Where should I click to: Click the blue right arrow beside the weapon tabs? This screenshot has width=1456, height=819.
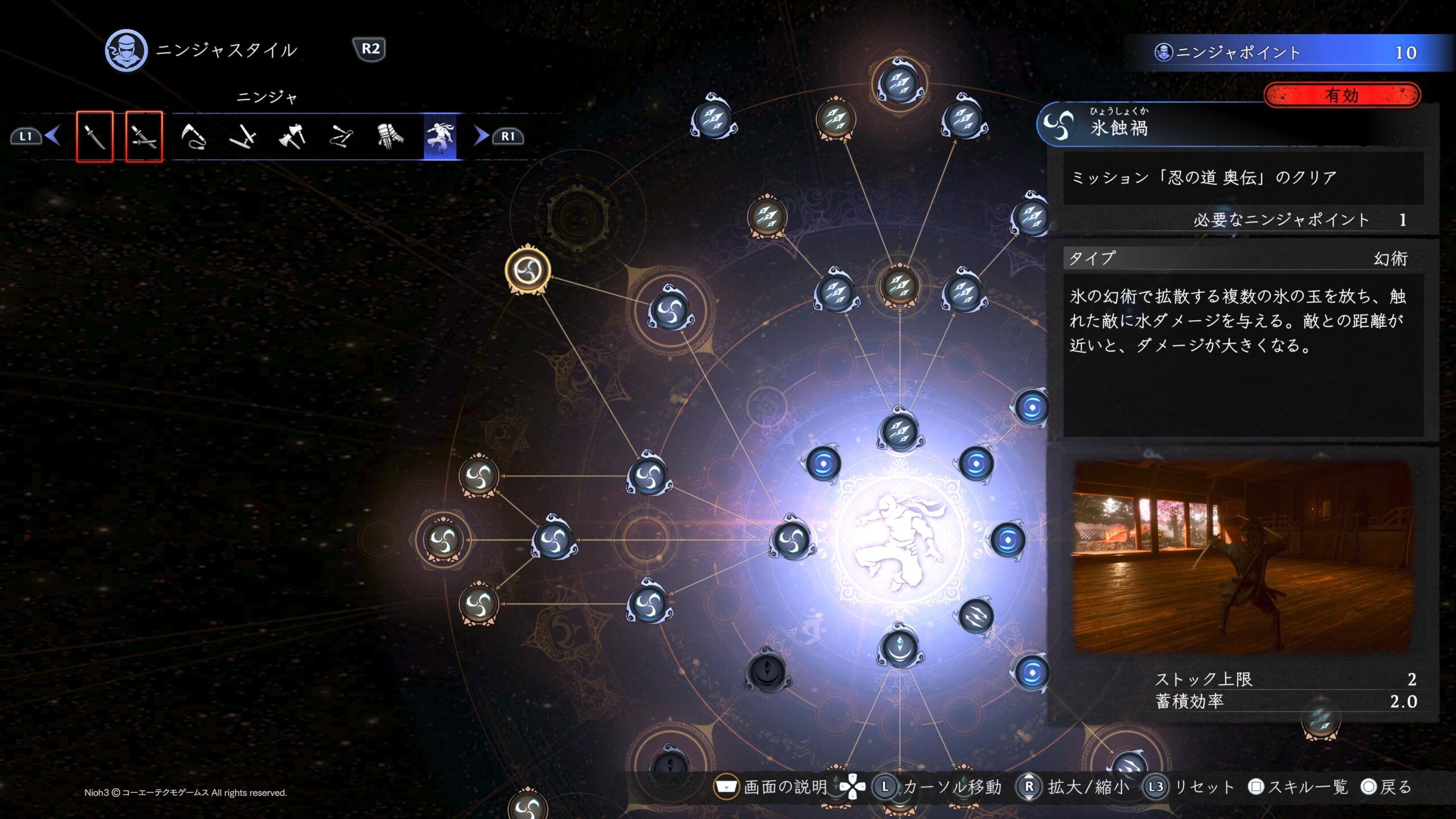[x=481, y=136]
